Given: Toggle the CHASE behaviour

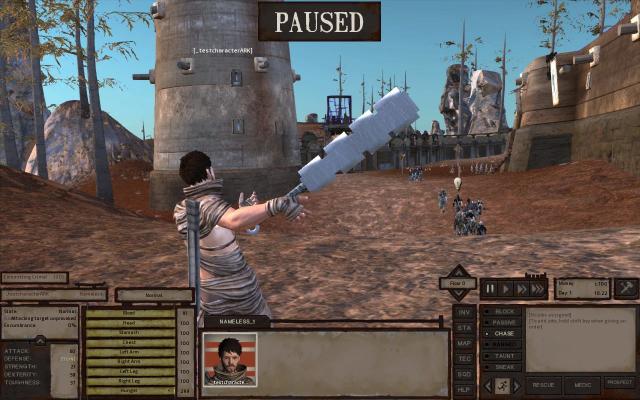Looking at the screenshot, I should (502, 334).
